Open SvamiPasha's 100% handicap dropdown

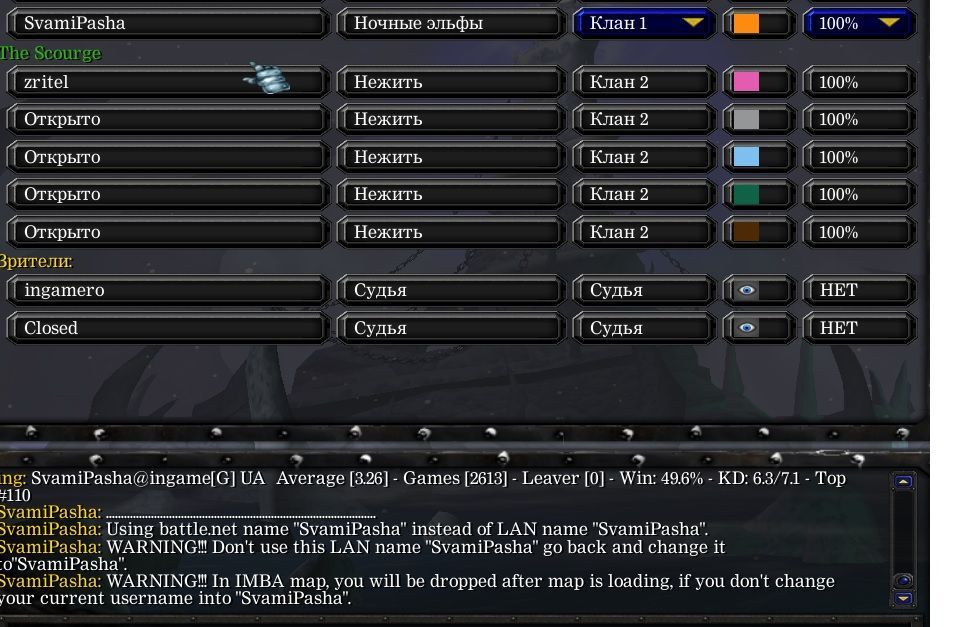coord(860,23)
